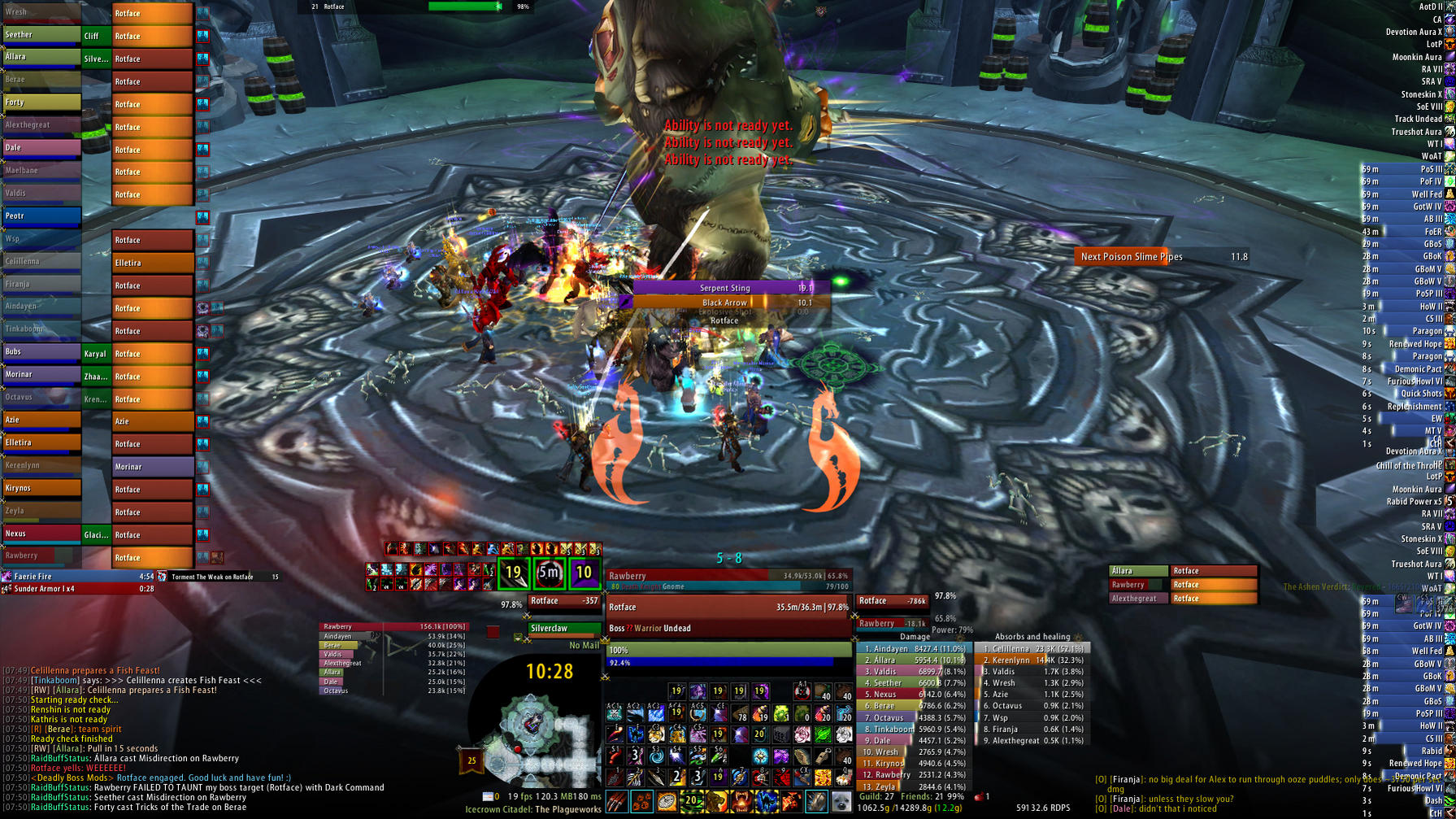Target Peotr's blue raid frame
Screen dimensions: 1456x819
point(41,216)
